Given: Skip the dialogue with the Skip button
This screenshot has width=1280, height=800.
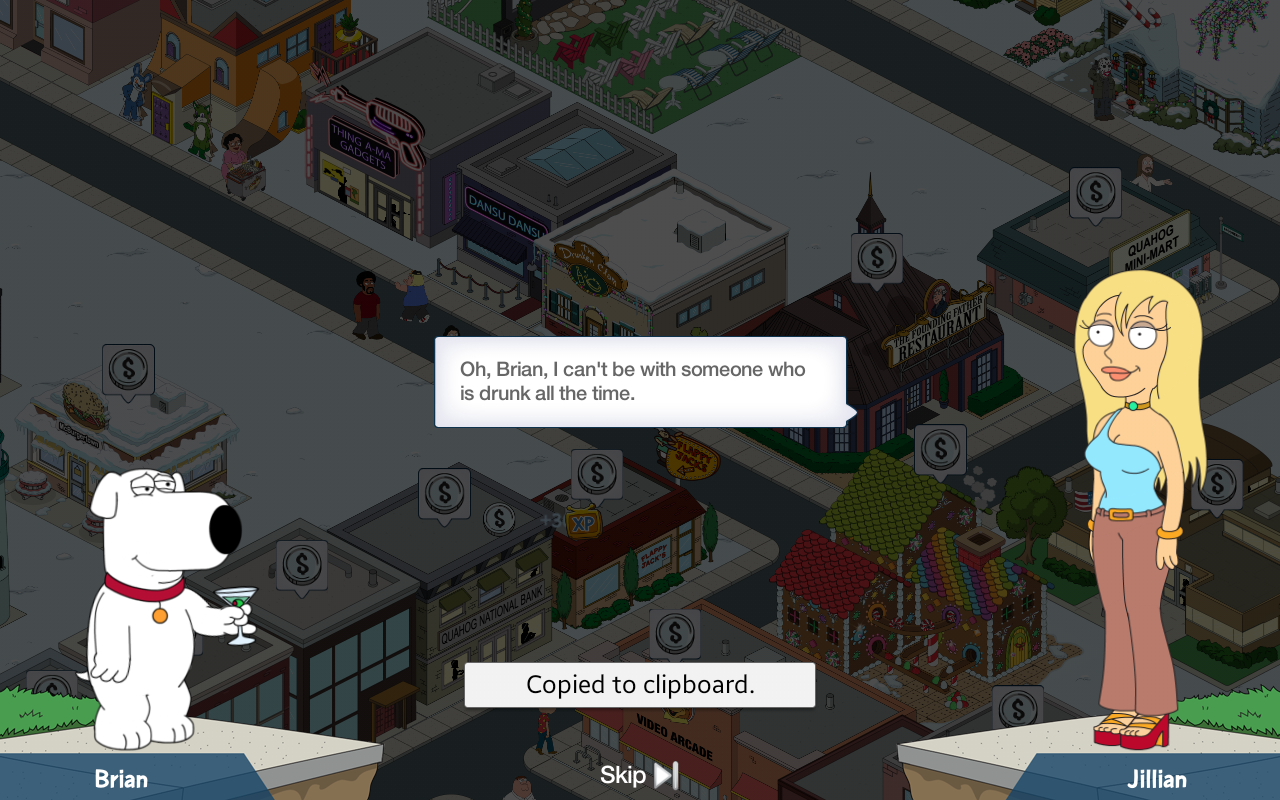Looking at the screenshot, I should point(640,775).
